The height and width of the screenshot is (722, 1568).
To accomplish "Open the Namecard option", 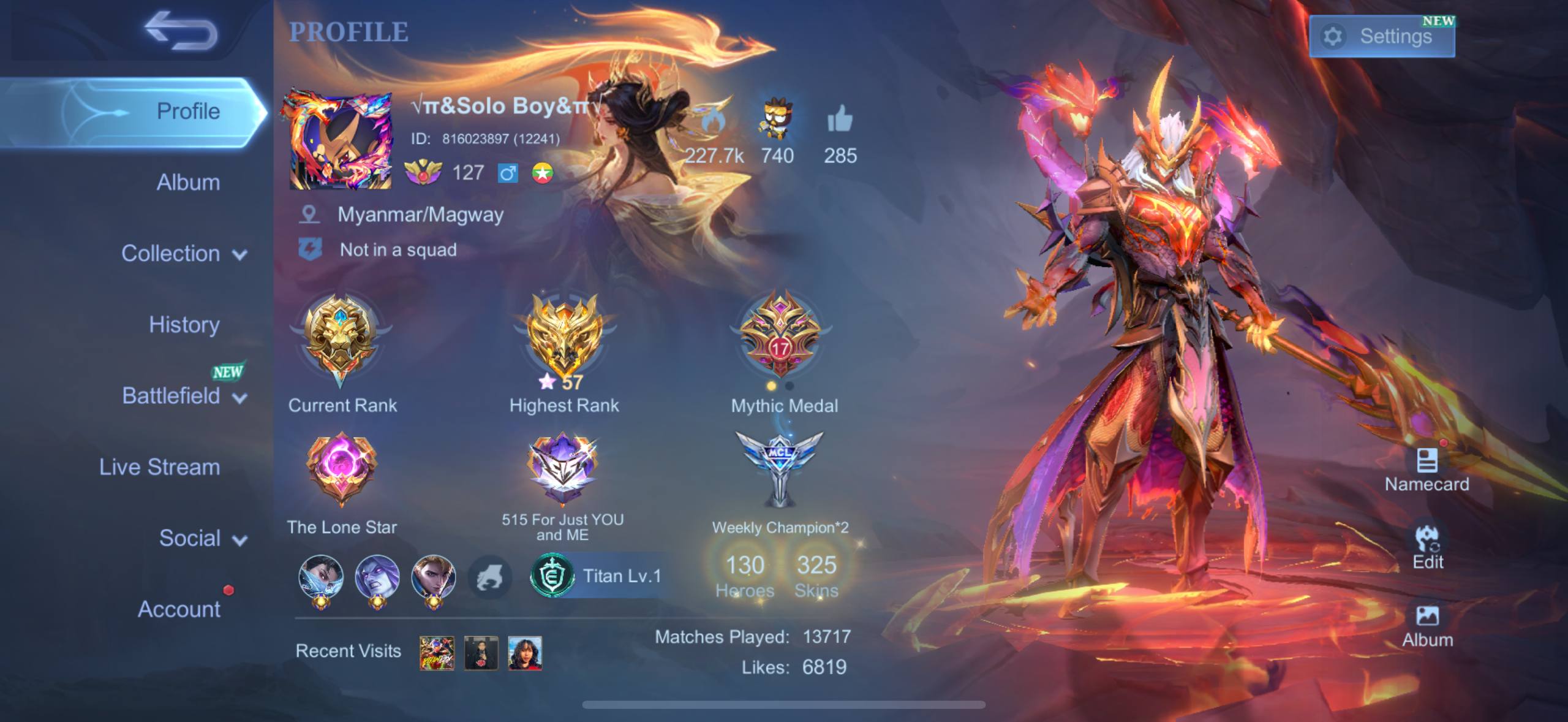I will point(1427,470).
